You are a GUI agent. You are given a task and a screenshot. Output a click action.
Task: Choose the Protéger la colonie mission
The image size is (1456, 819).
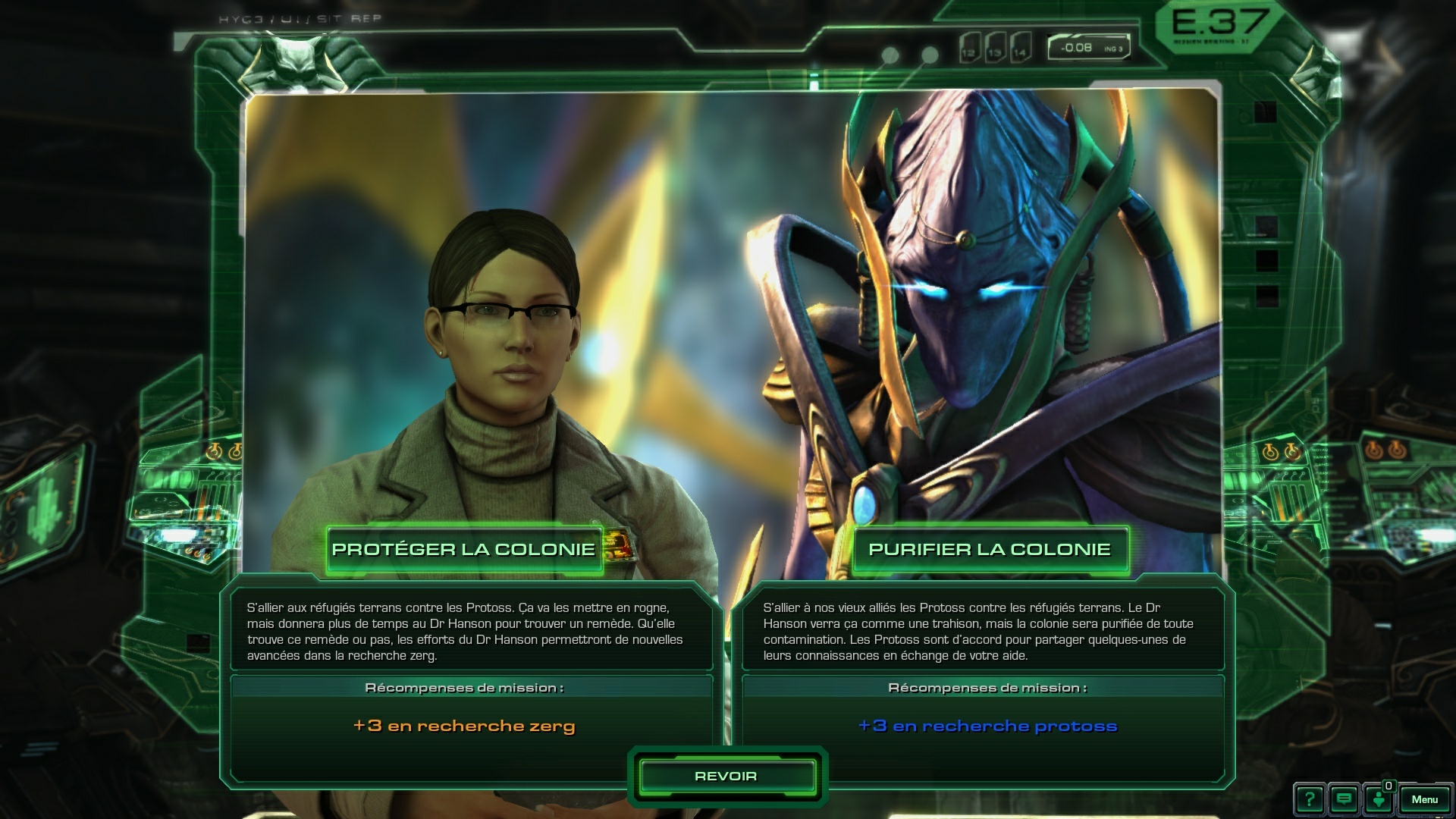(463, 549)
